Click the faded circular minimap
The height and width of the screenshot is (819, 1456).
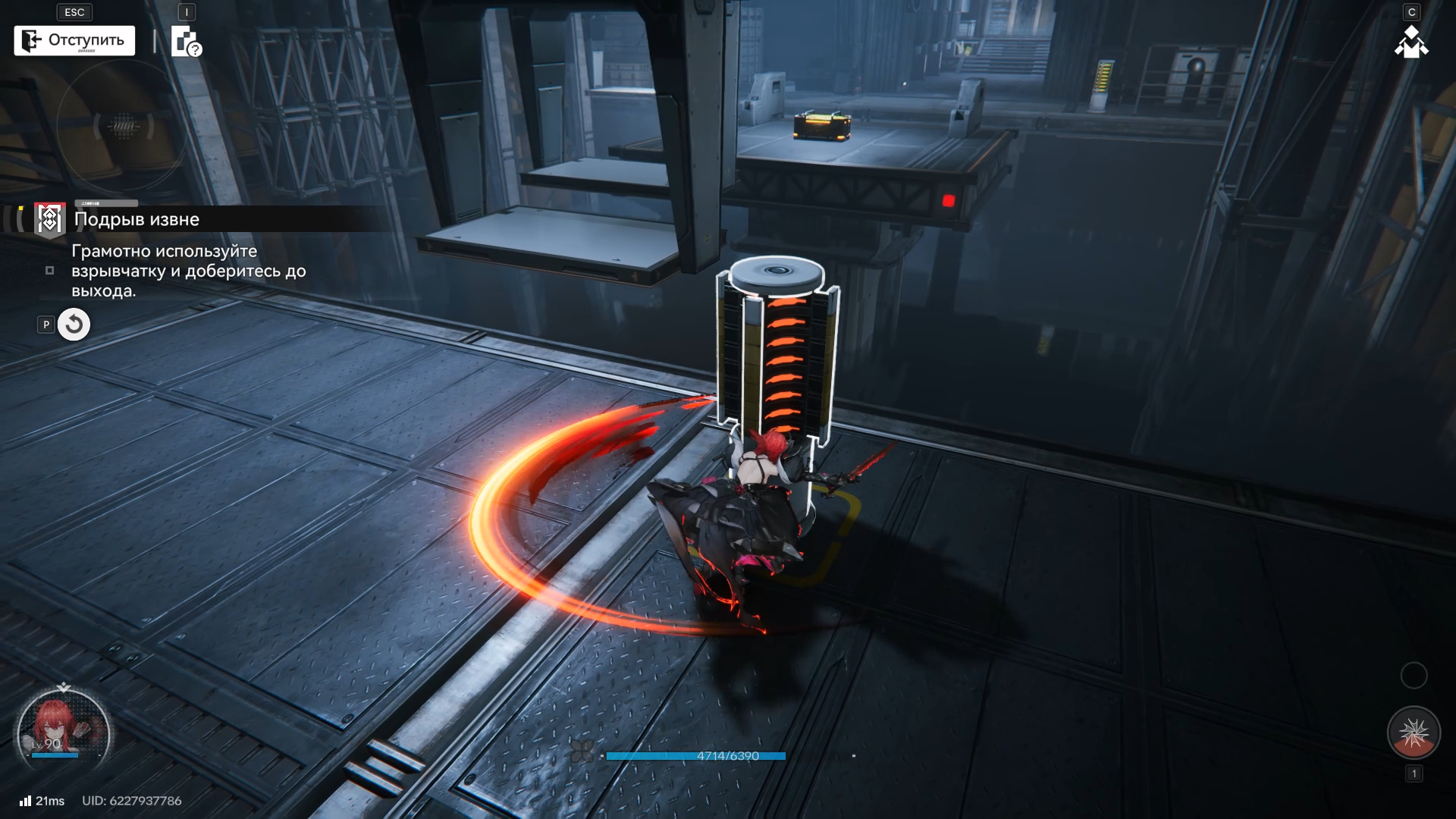pyautogui.click(x=121, y=127)
